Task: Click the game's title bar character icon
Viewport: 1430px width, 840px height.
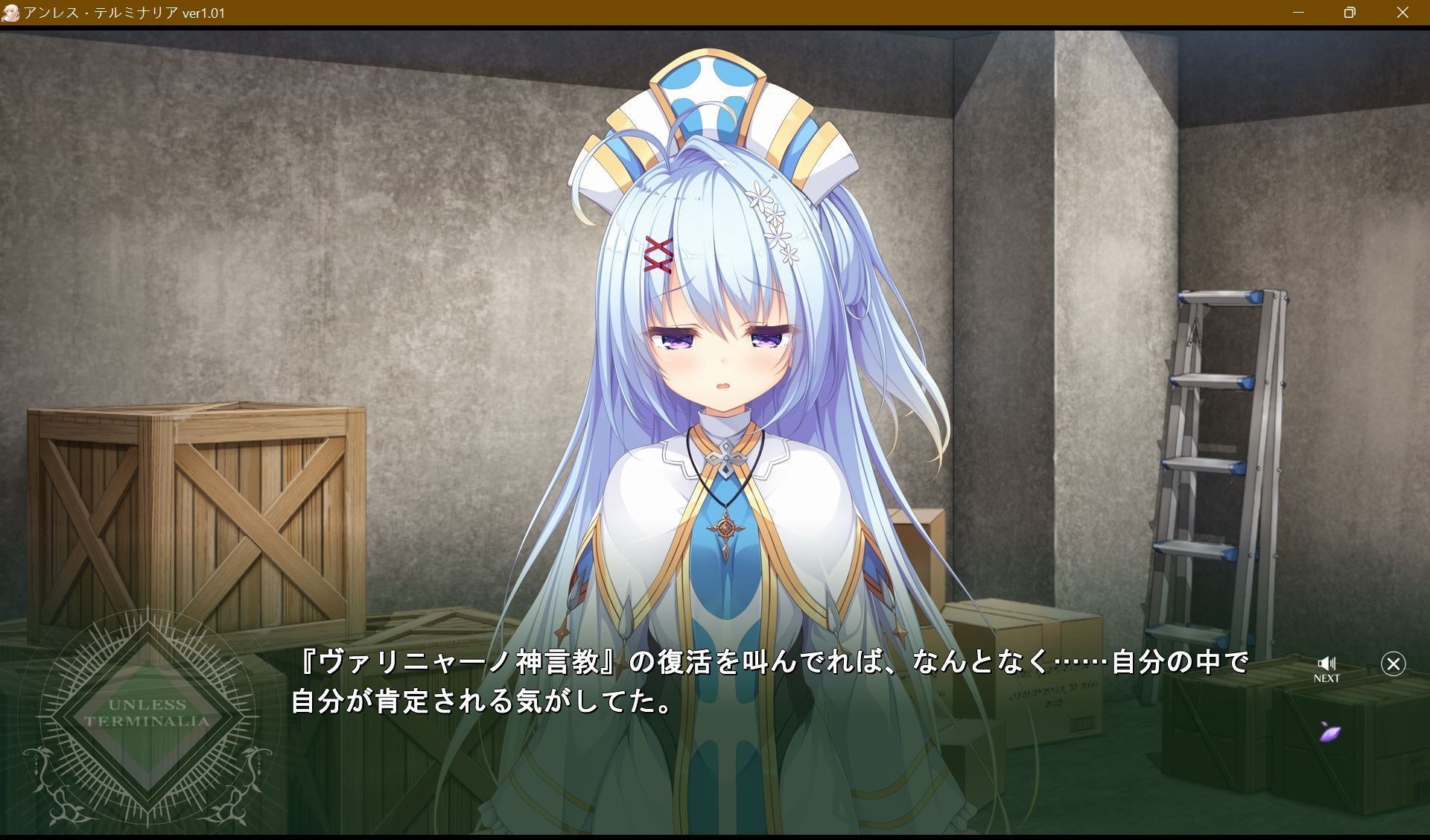Action: 10,12
